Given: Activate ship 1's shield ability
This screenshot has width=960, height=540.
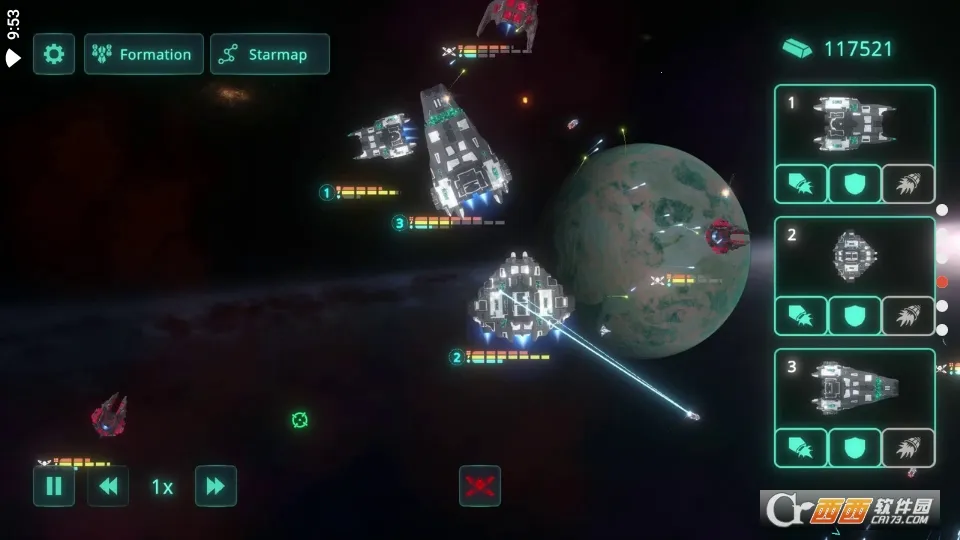Looking at the screenshot, I should 855,184.
